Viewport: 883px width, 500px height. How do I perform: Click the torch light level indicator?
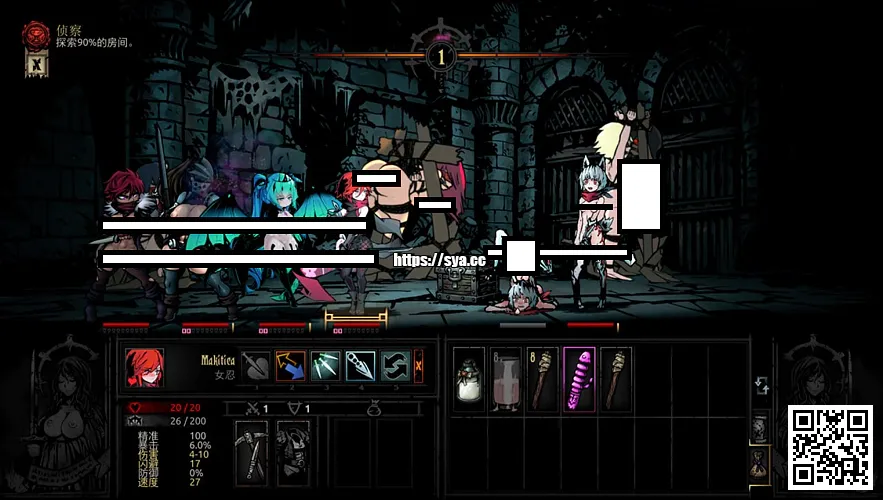pyautogui.click(x=441, y=57)
